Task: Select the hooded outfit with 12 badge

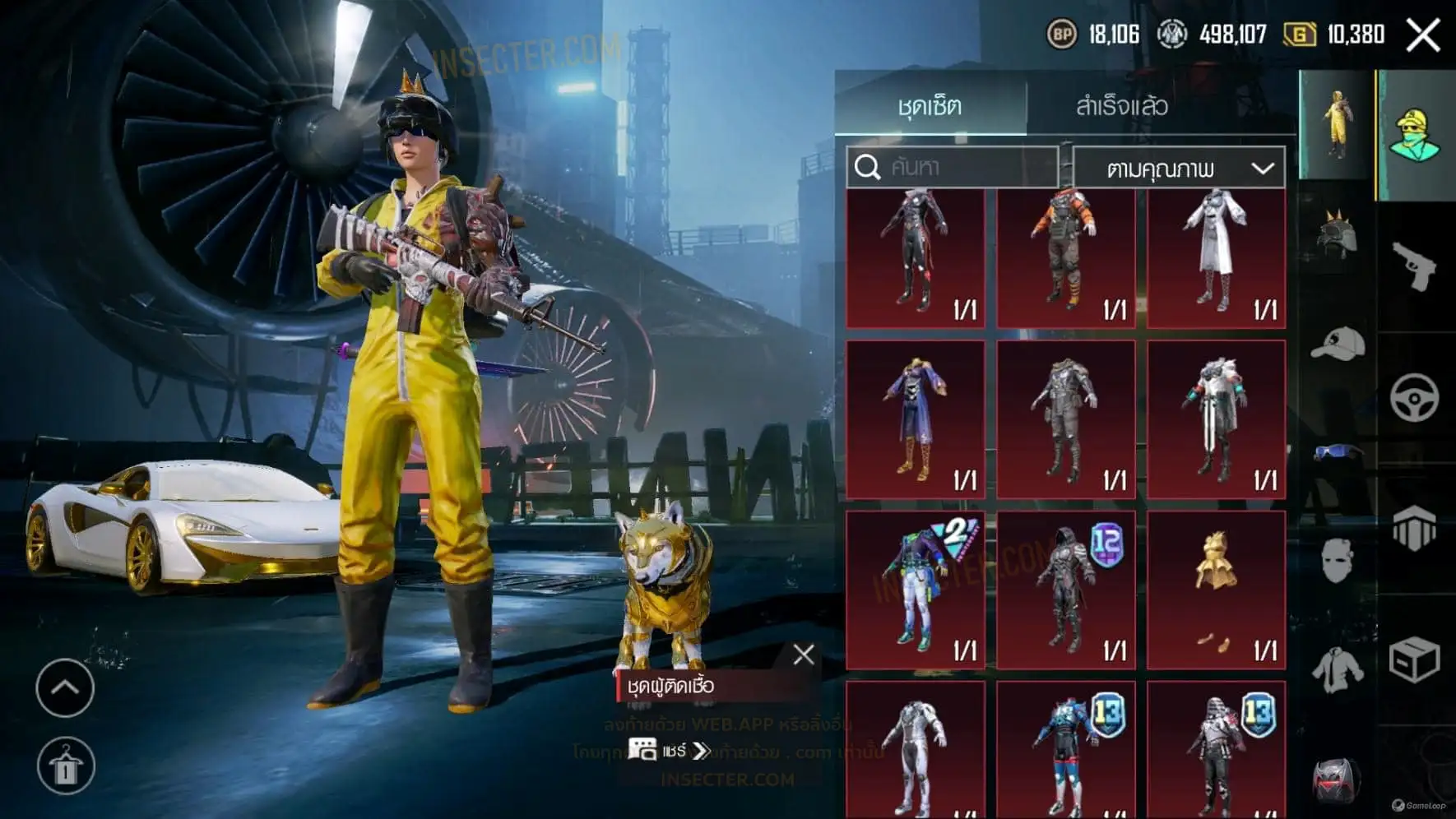Action: click(x=1065, y=589)
